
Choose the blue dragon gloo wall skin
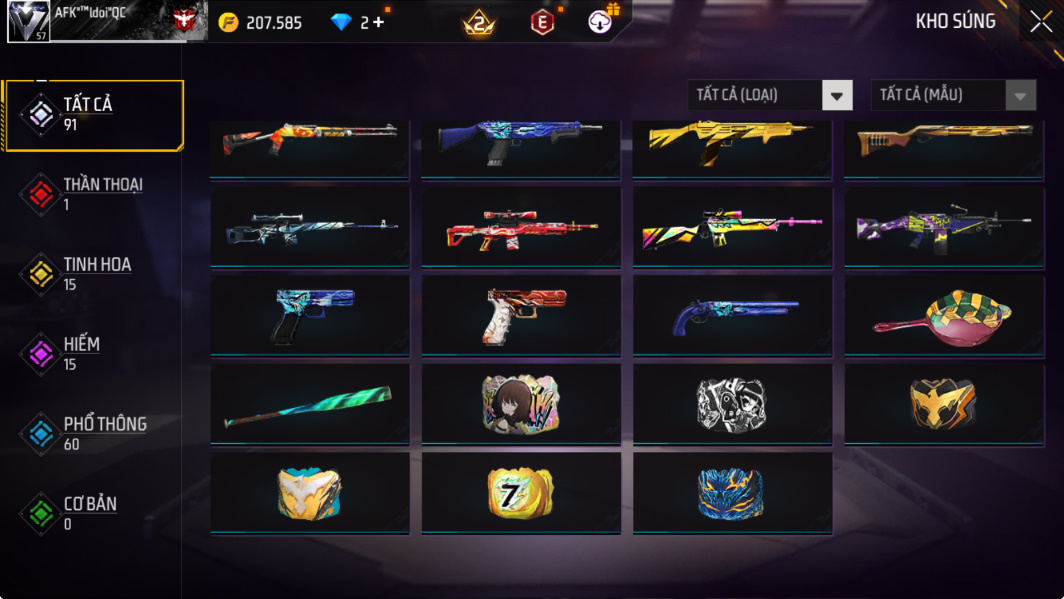(x=732, y=492)
